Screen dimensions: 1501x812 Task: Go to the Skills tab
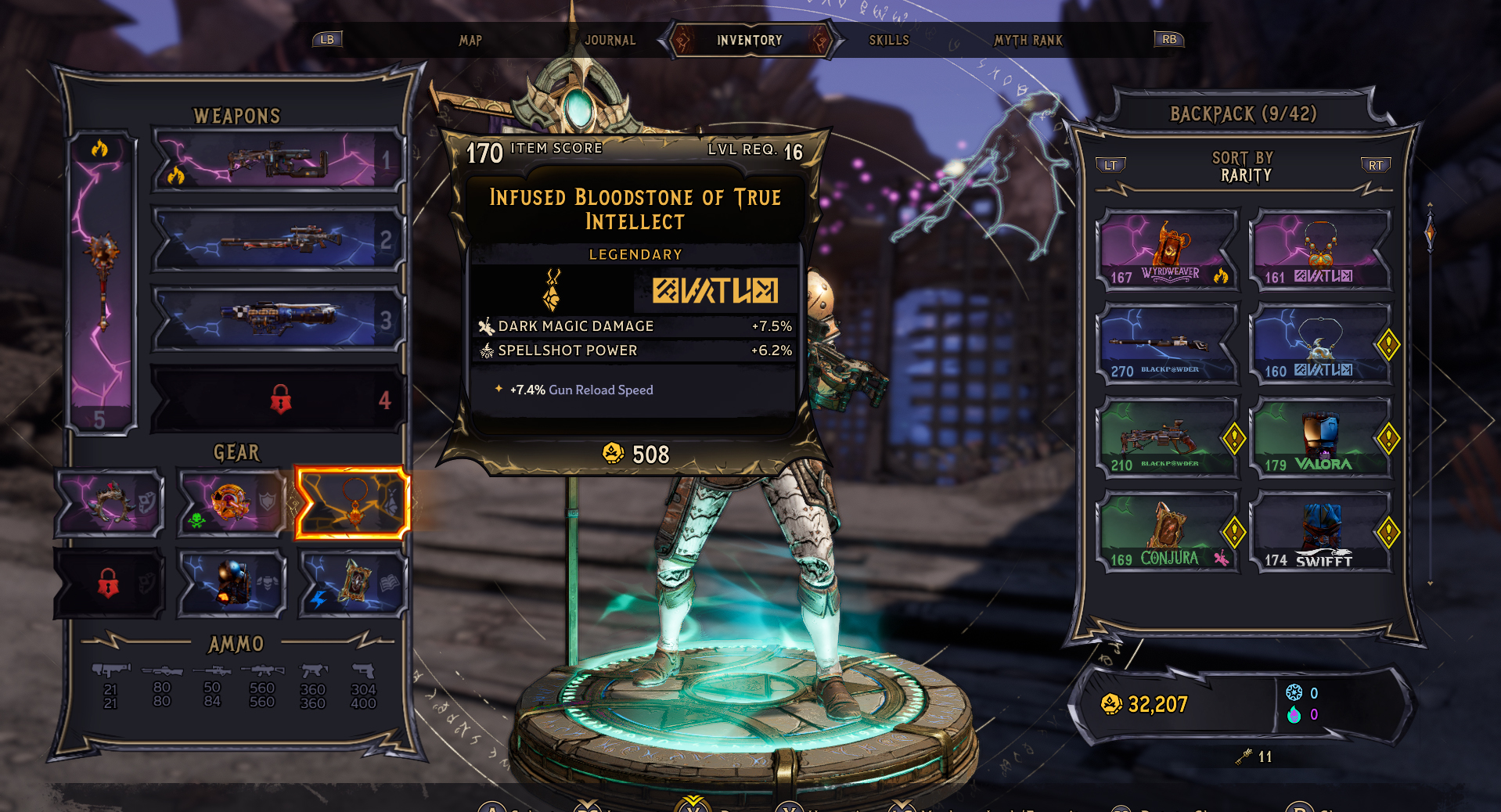tap(889, 40)
